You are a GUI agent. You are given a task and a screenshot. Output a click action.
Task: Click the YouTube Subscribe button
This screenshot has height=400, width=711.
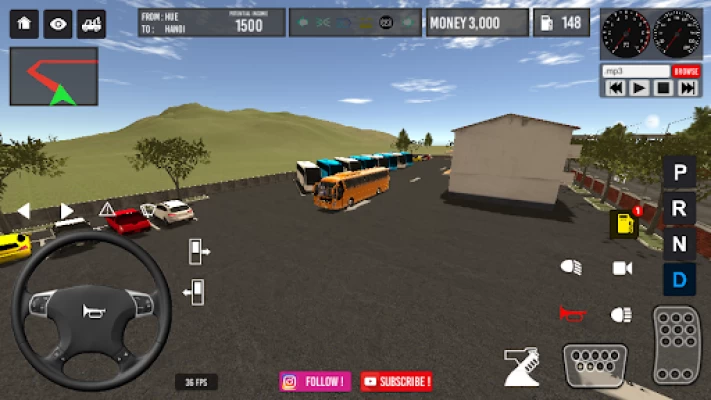click(397, 381)
